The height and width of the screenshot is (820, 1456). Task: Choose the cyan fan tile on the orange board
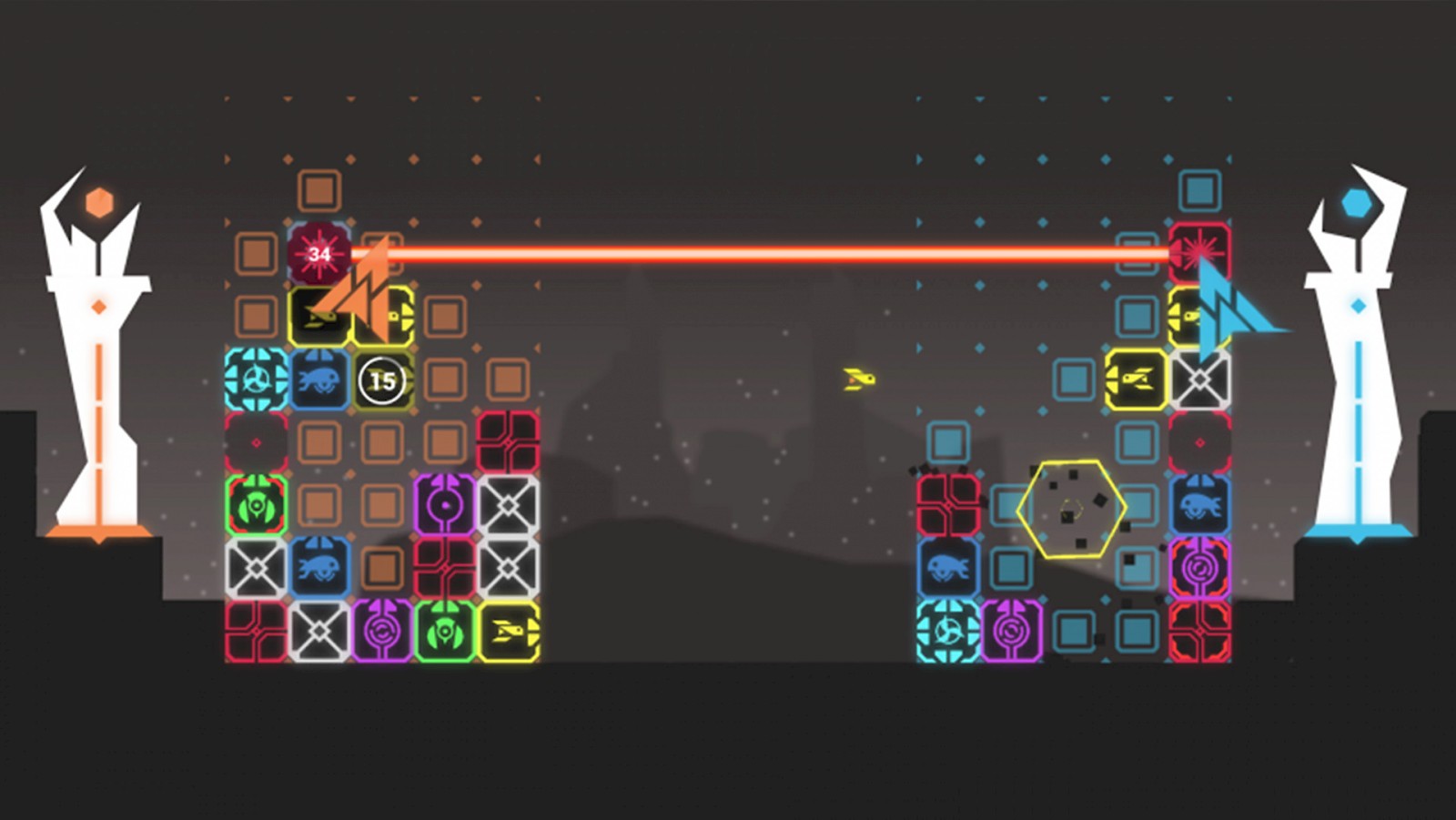pyautogui.click(x=256, y=380)
